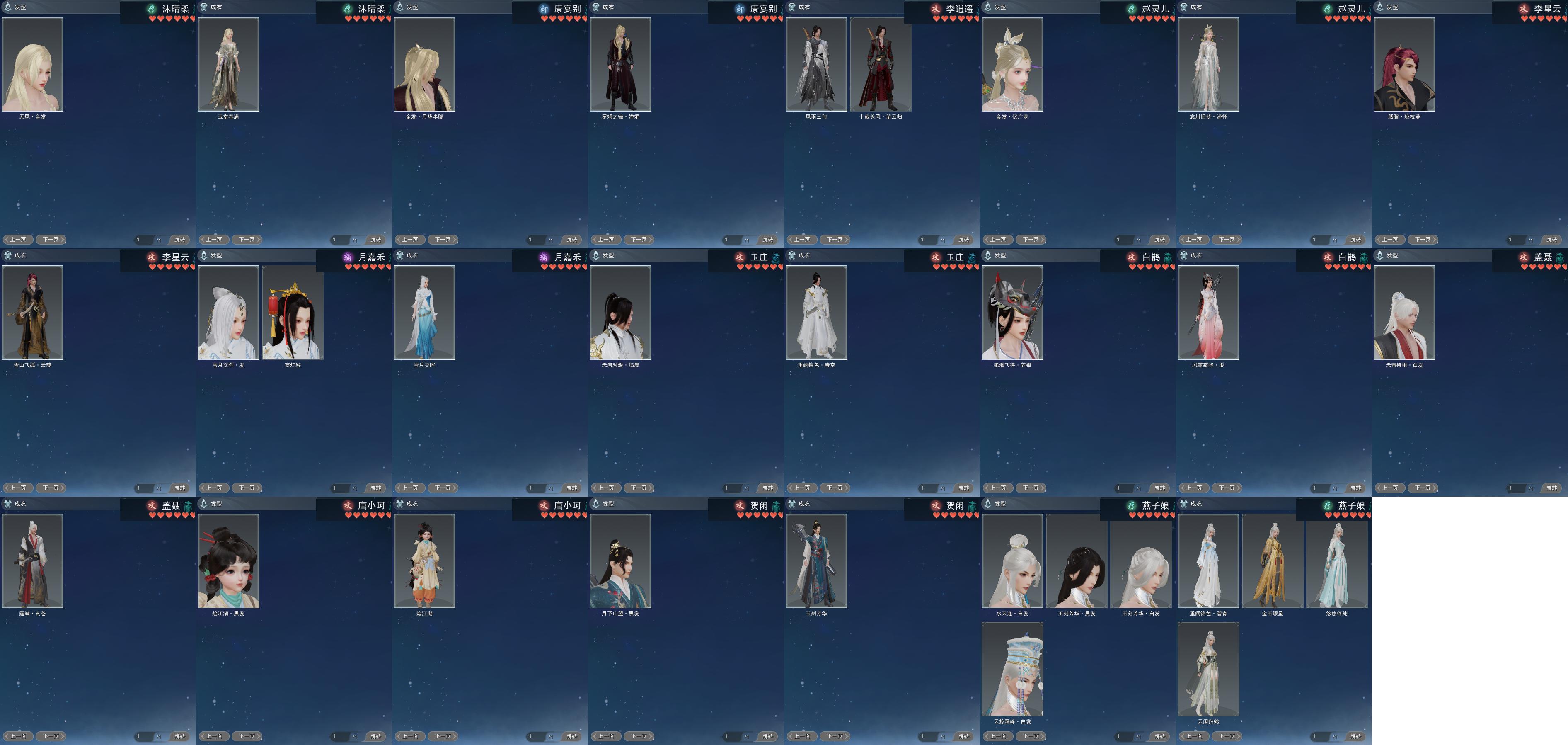Select the 烩江湖·黑发 hairstyle thumbnail
This screenshot has width=1568, height=745.
228,561
